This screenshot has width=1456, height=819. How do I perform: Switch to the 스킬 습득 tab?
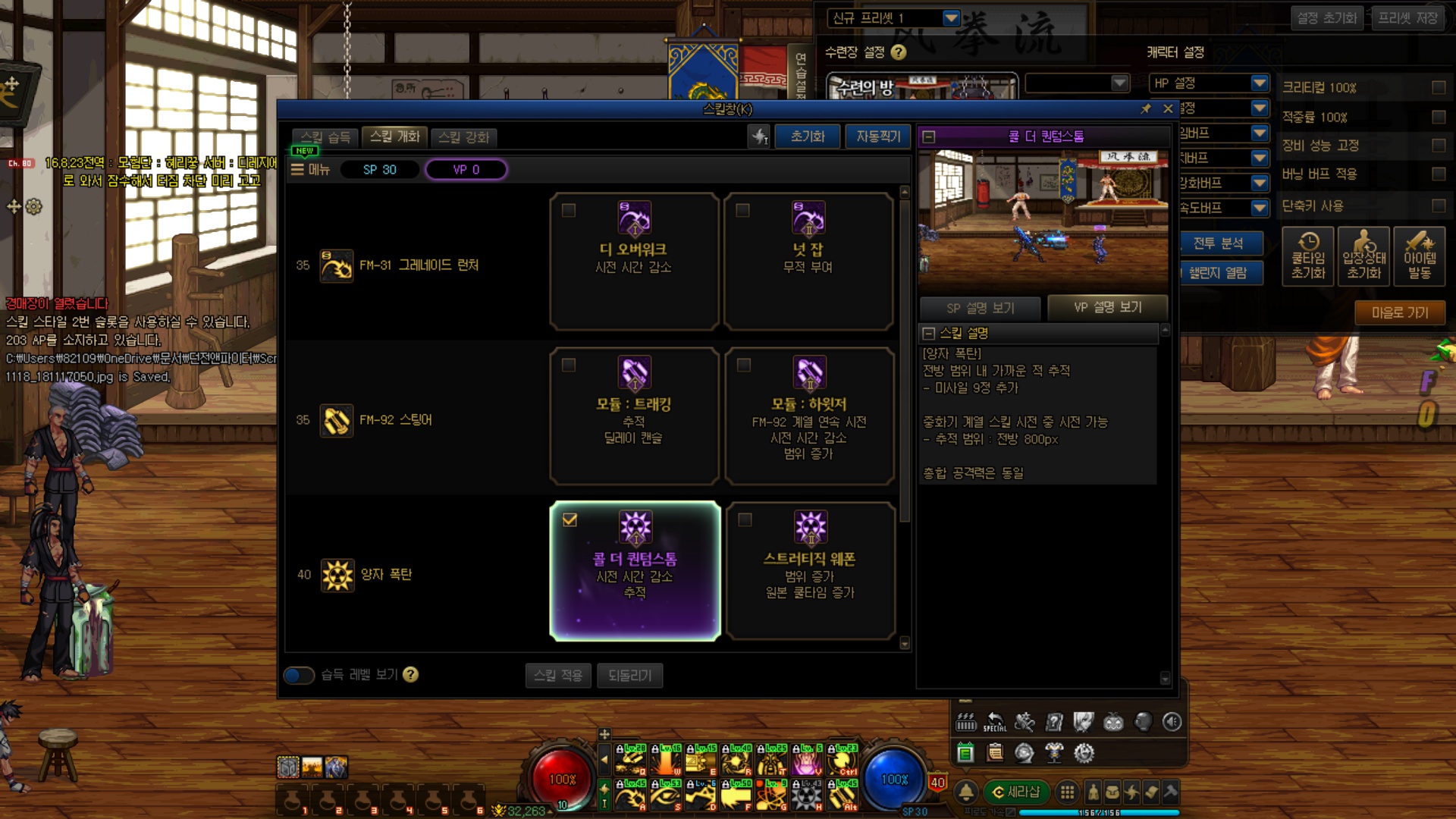tap(325, 137)
